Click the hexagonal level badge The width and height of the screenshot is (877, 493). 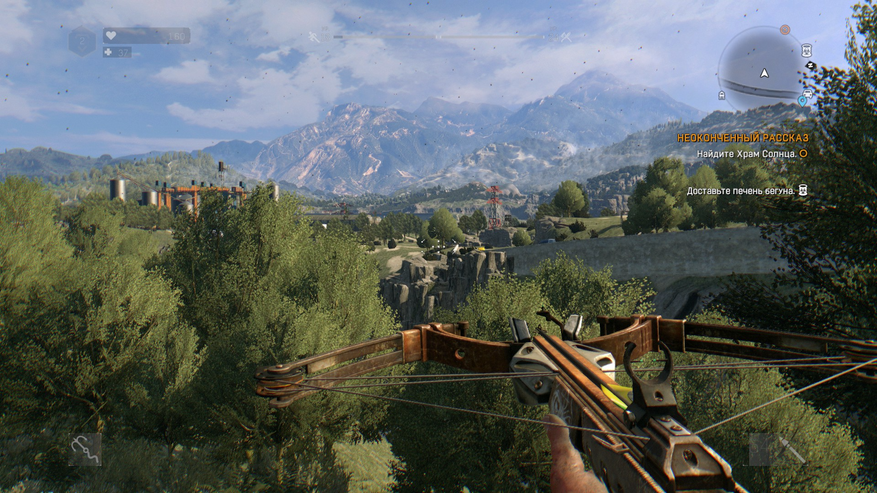[x=82, y=41]
